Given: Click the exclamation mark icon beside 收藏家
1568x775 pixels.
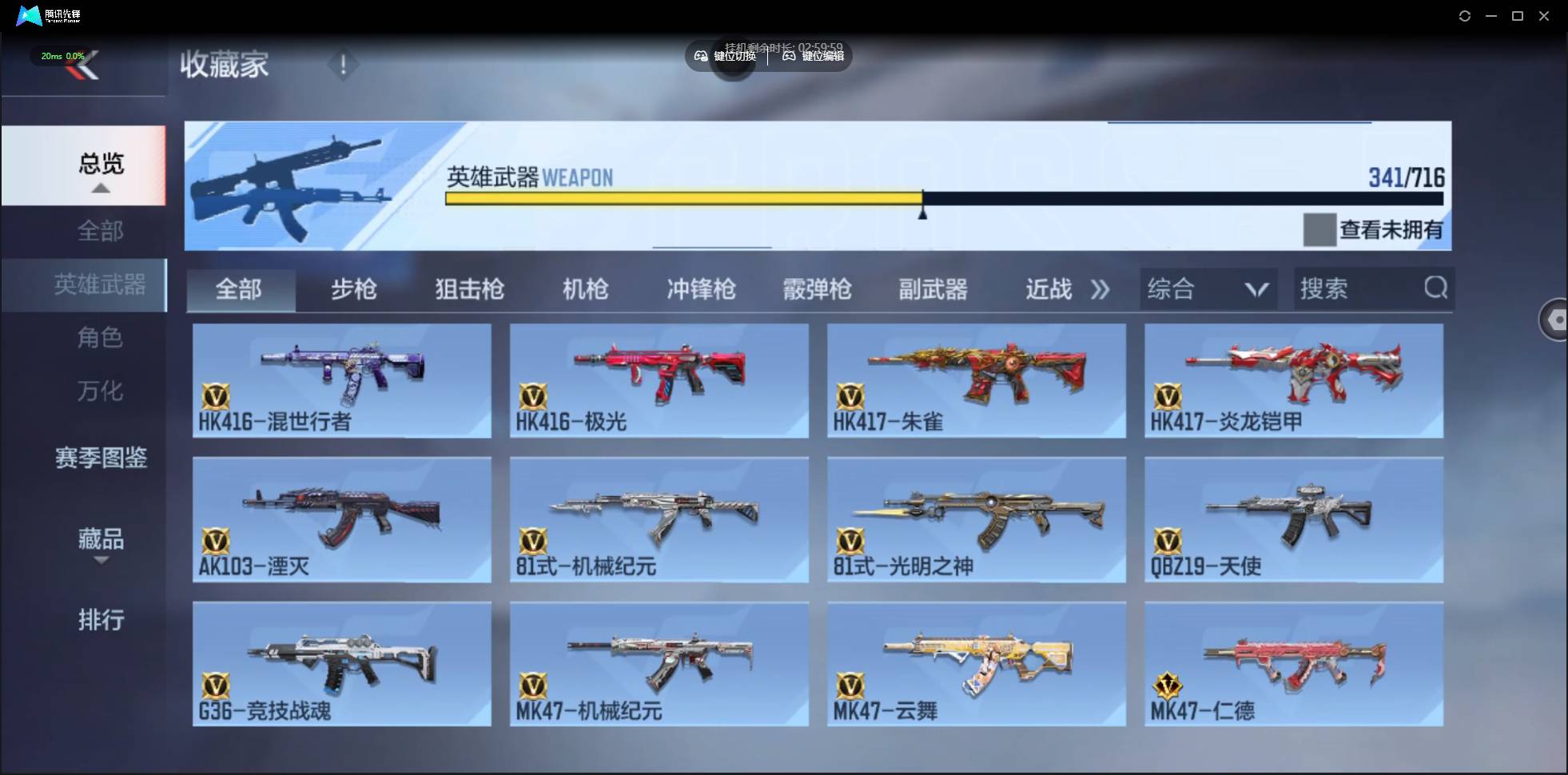Looking at the screenshot, I should click(344, 64).
